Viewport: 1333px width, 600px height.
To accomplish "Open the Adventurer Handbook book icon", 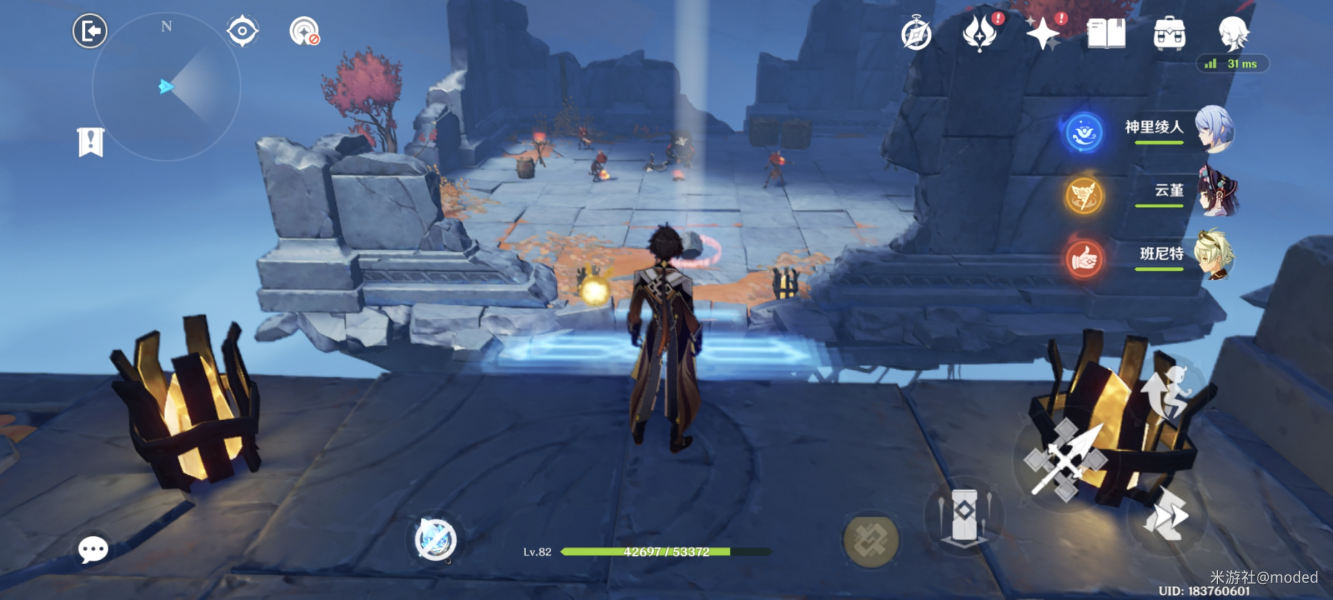I will click(x=1106, y=33).
